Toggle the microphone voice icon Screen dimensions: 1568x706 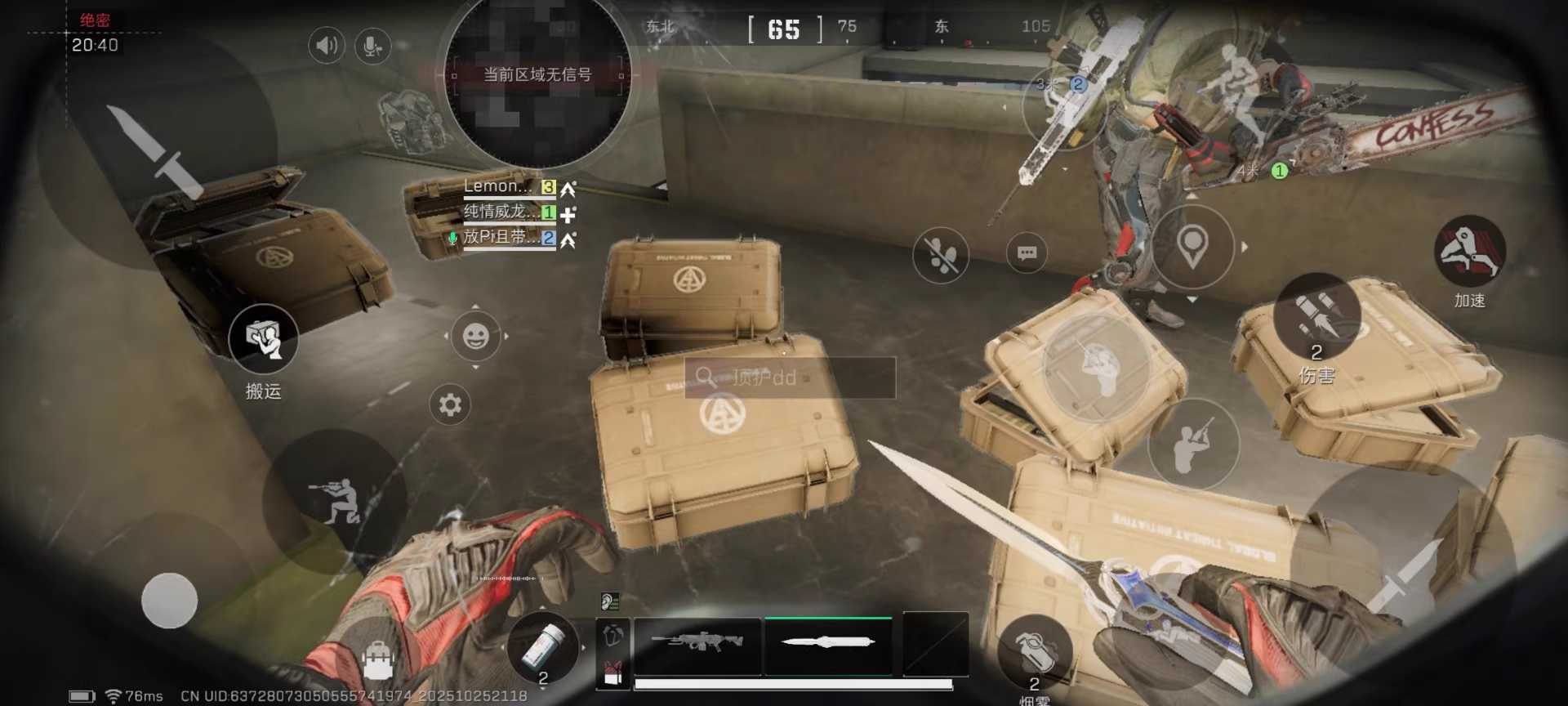click(x=372, y=46)
